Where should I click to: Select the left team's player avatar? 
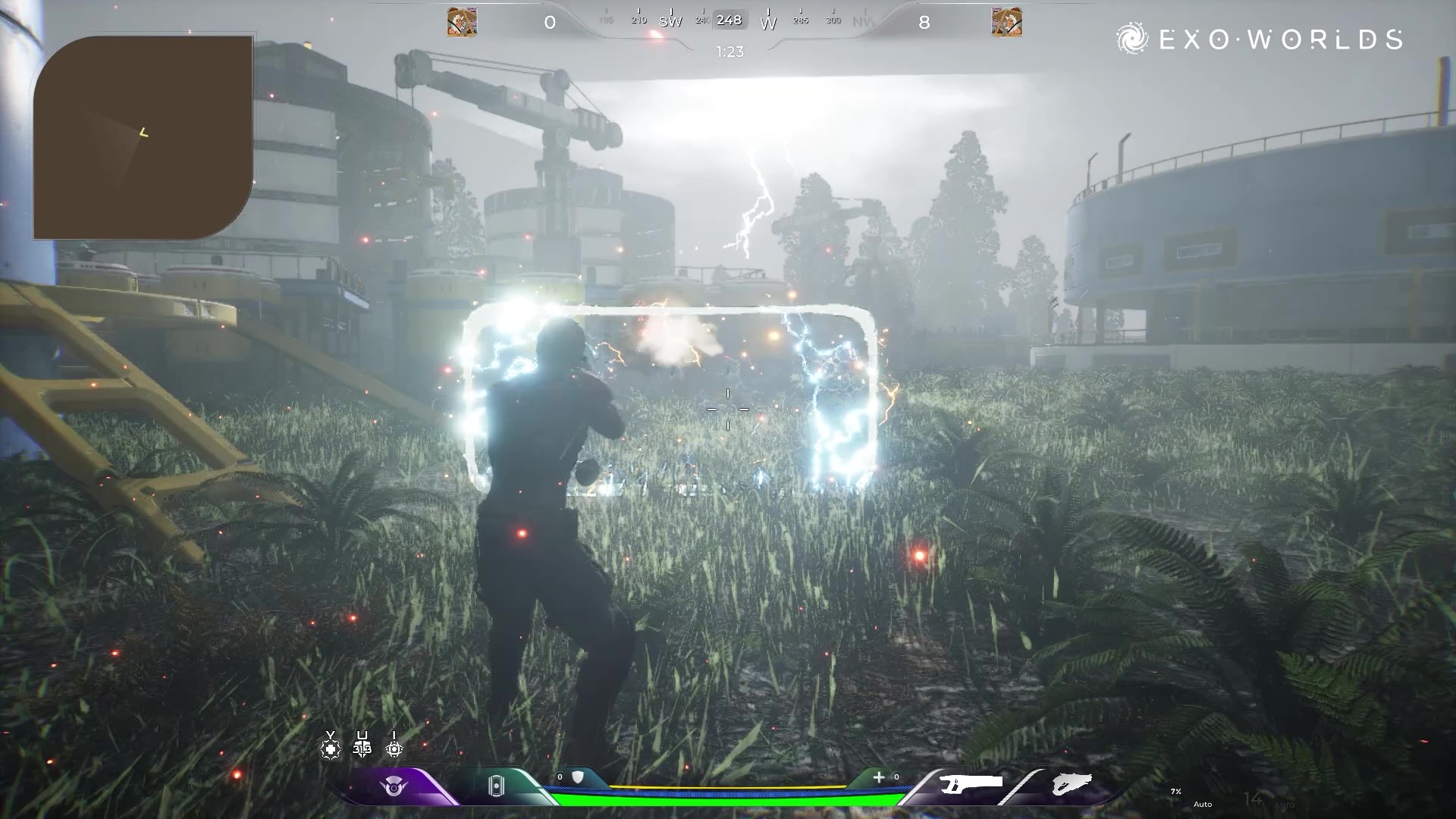(462, 22)
